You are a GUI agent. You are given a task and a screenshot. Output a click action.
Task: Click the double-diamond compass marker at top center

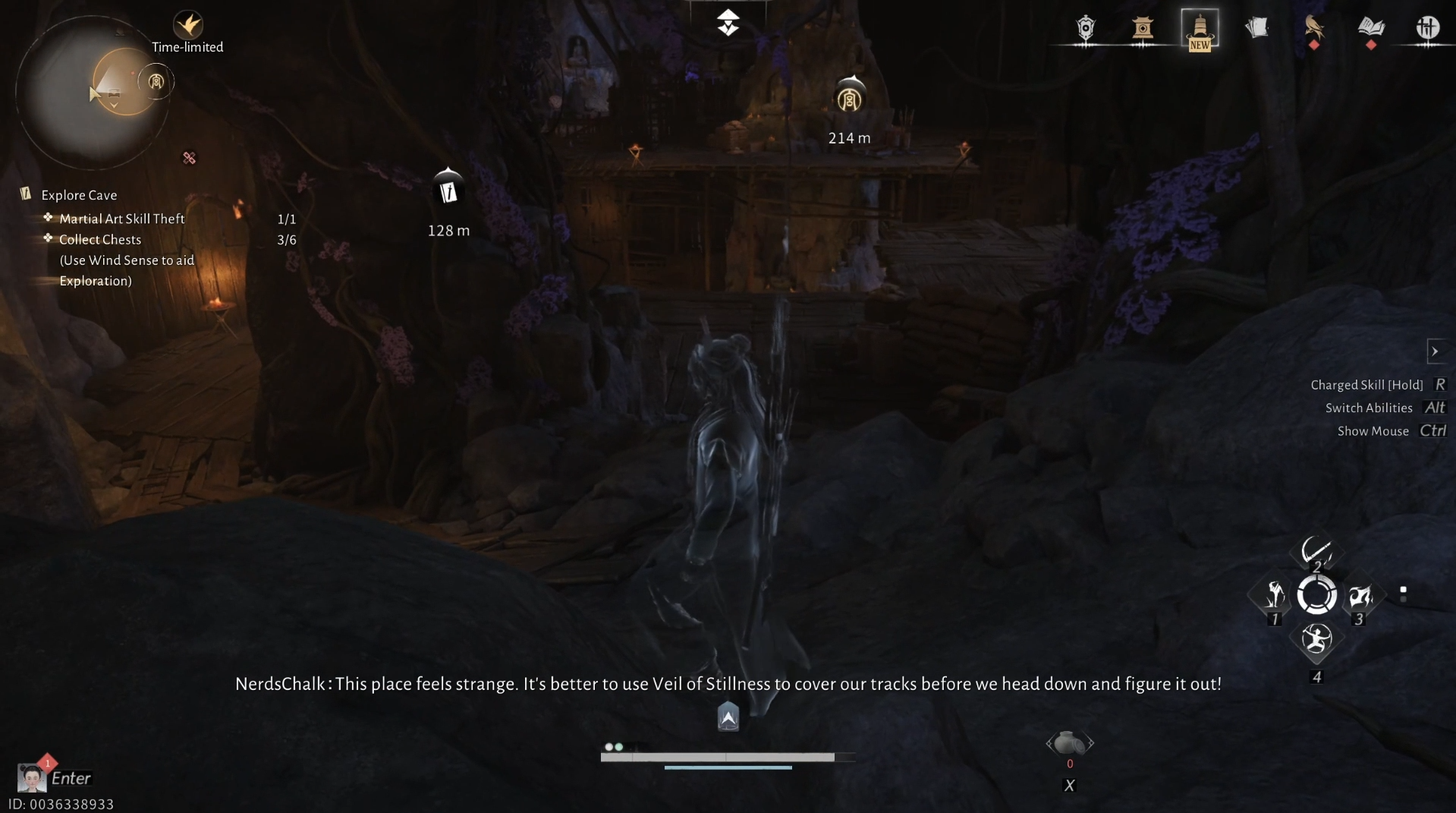(x=728, y=23)
